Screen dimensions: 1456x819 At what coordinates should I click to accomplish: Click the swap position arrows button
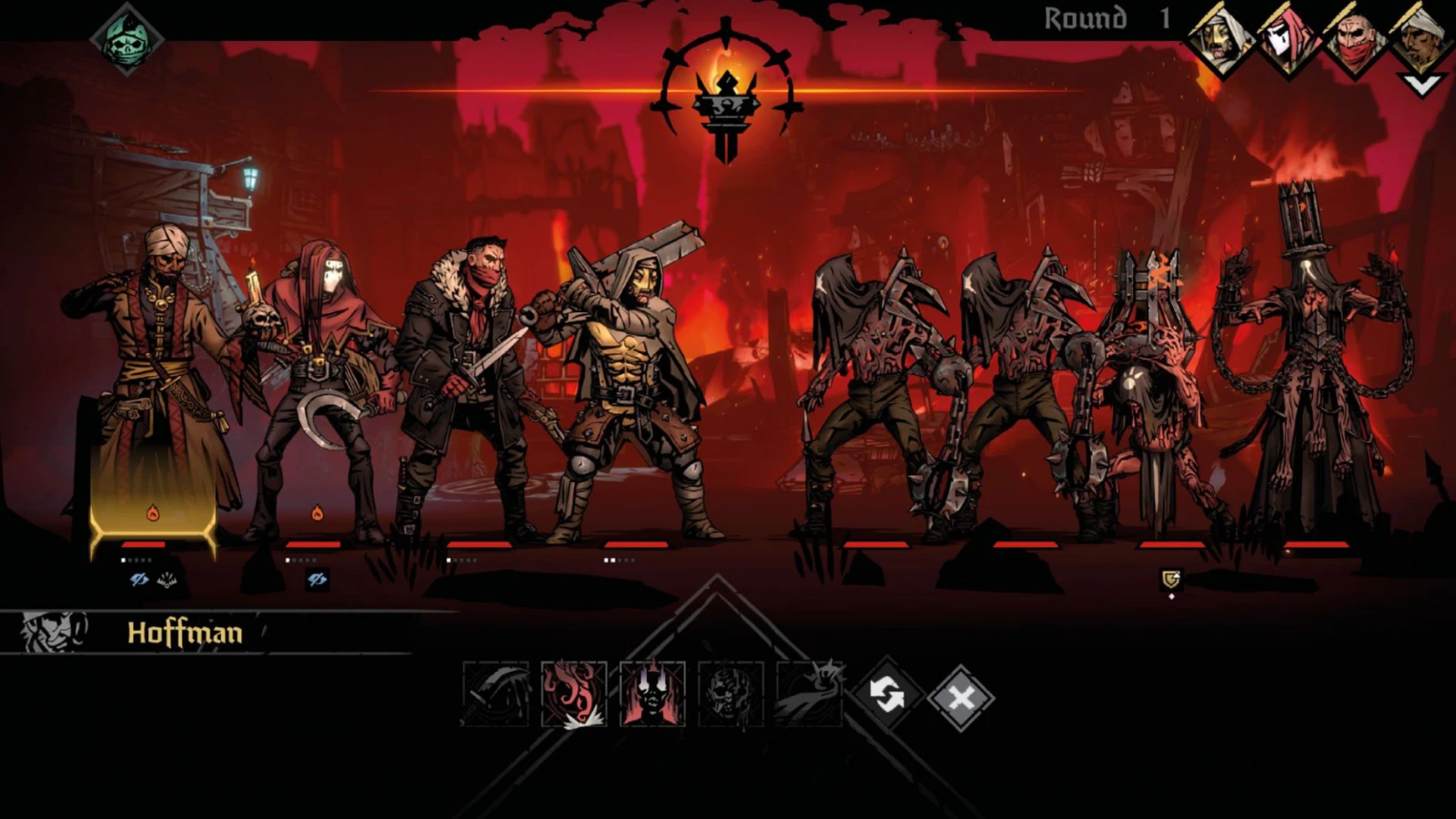click(x=886, y=696)
